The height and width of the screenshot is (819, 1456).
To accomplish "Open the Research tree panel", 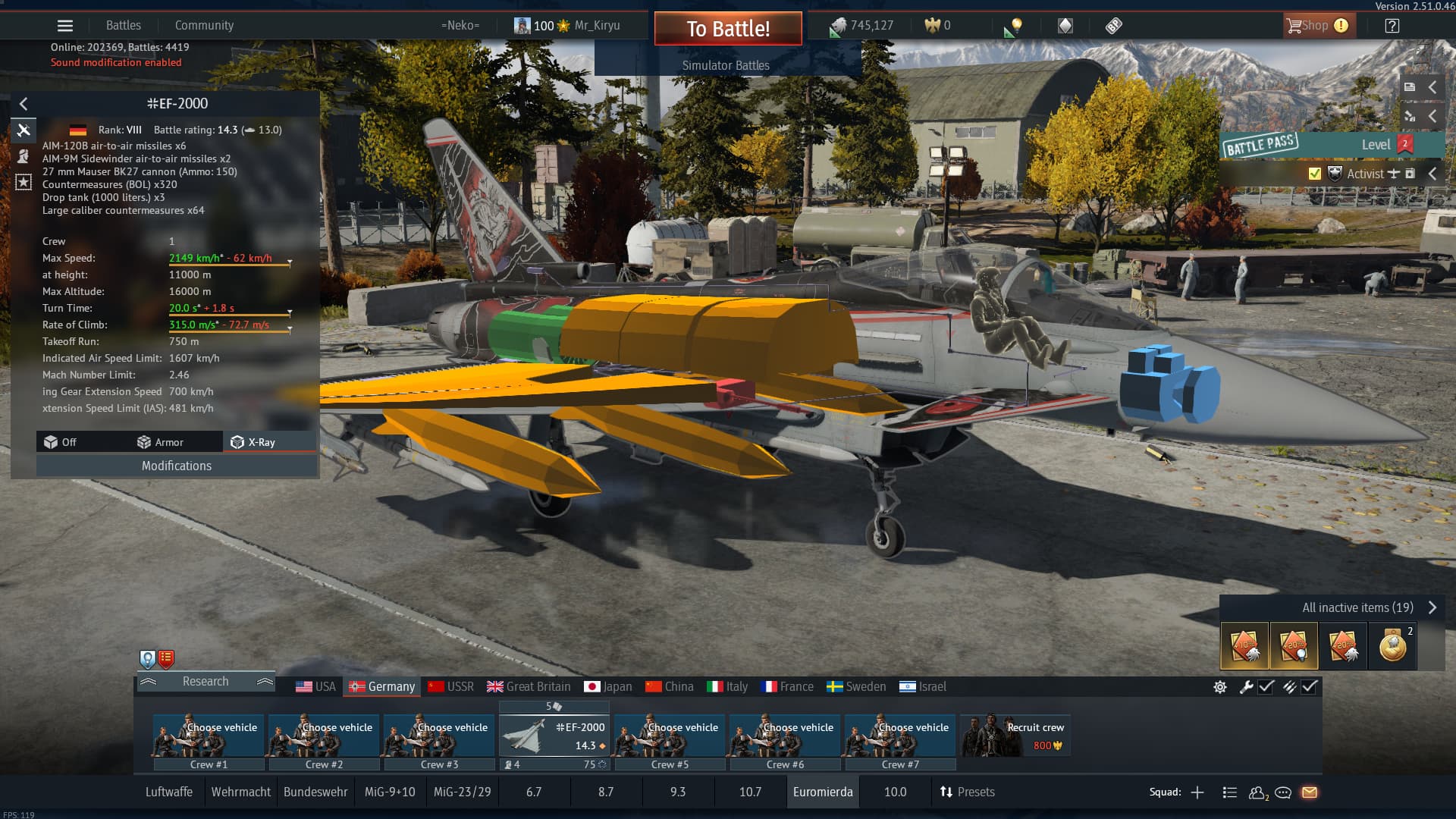I will click(205, 682).
